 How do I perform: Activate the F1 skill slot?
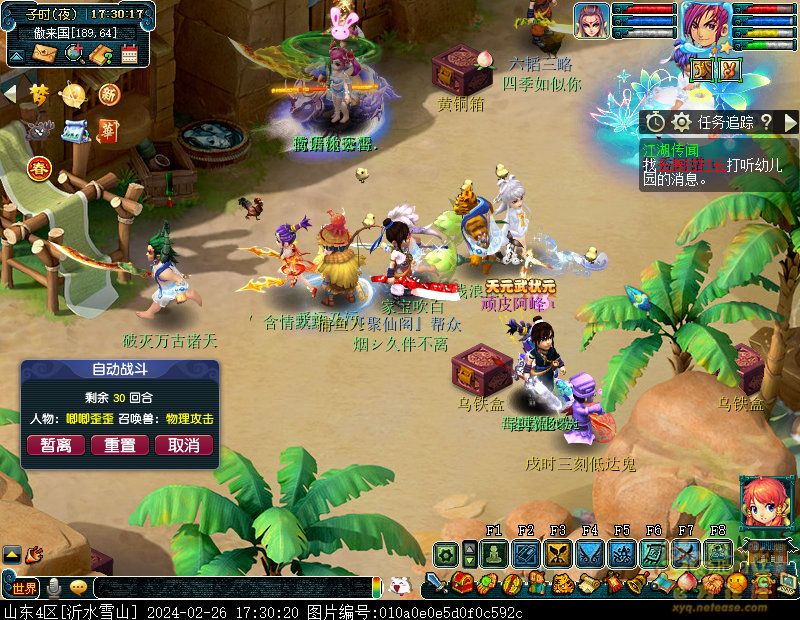coord(494,554)
